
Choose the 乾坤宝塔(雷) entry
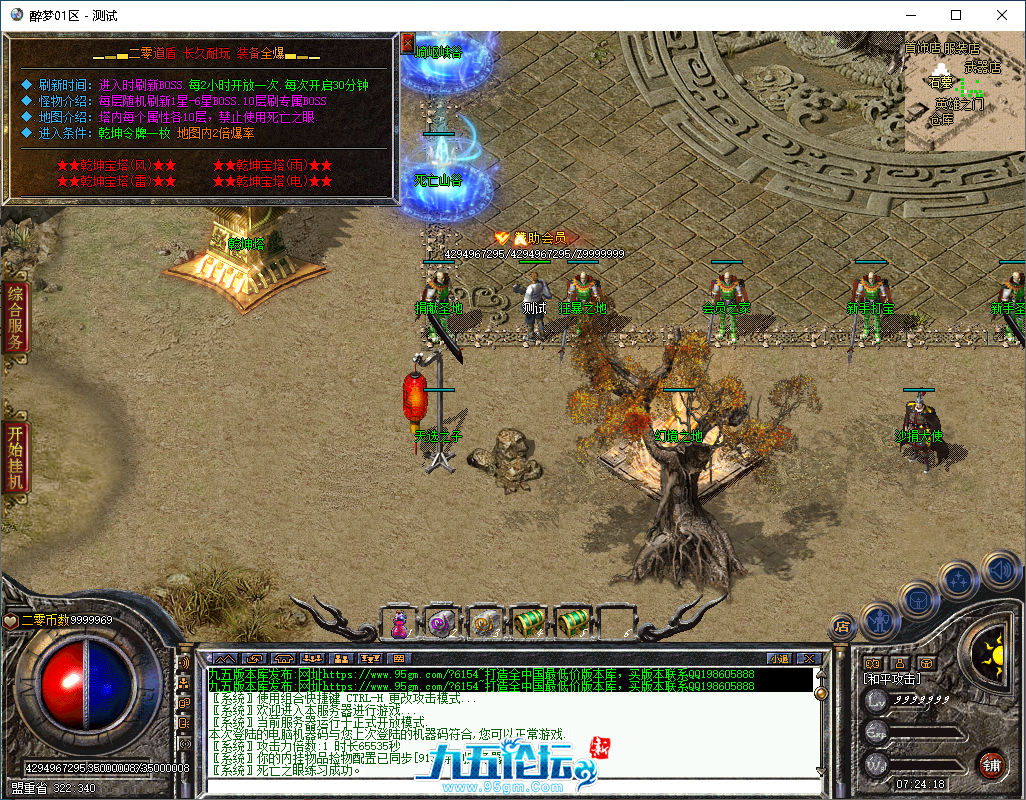116,182
